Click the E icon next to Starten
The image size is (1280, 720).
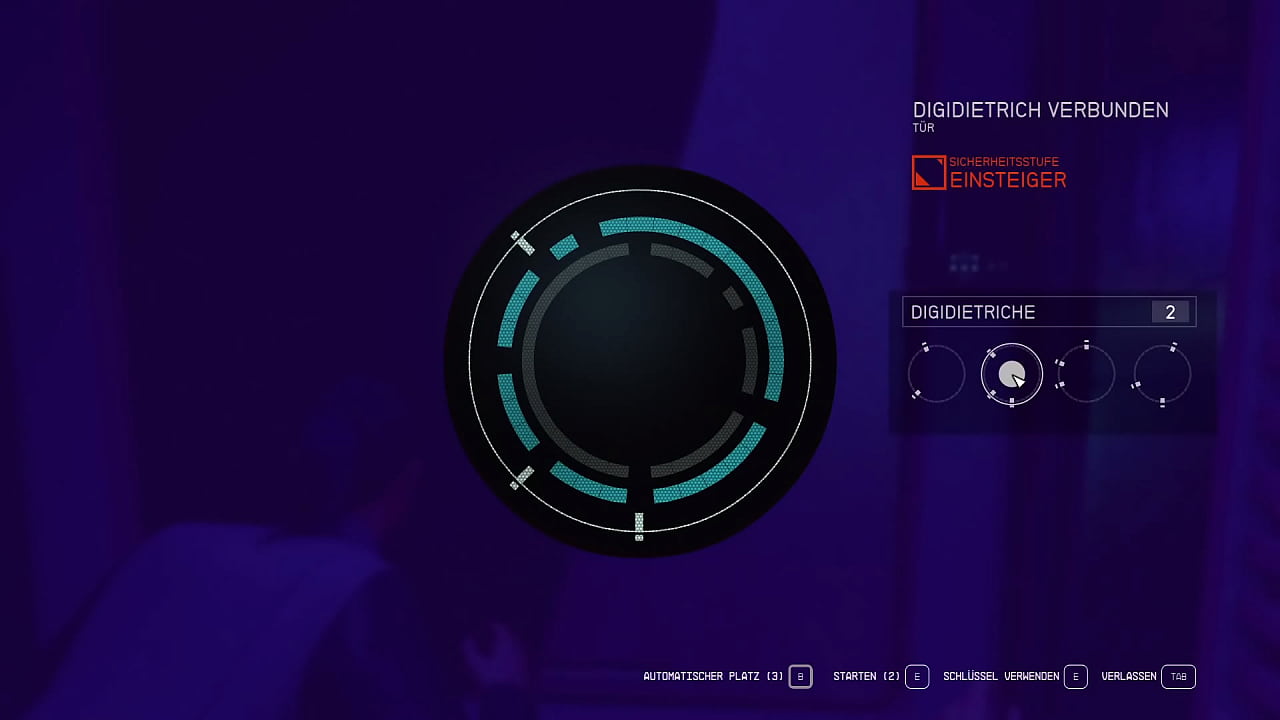(916, 676)
